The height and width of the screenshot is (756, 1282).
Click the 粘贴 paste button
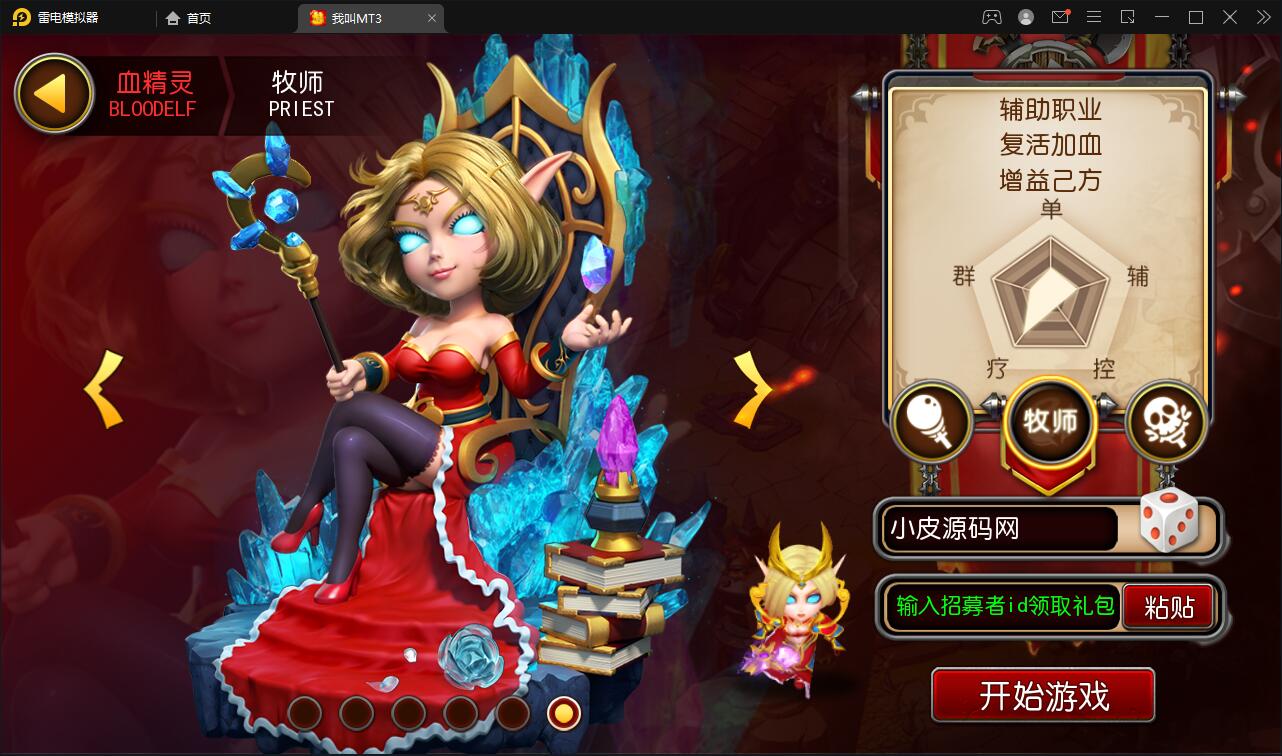click(1169, 606)
